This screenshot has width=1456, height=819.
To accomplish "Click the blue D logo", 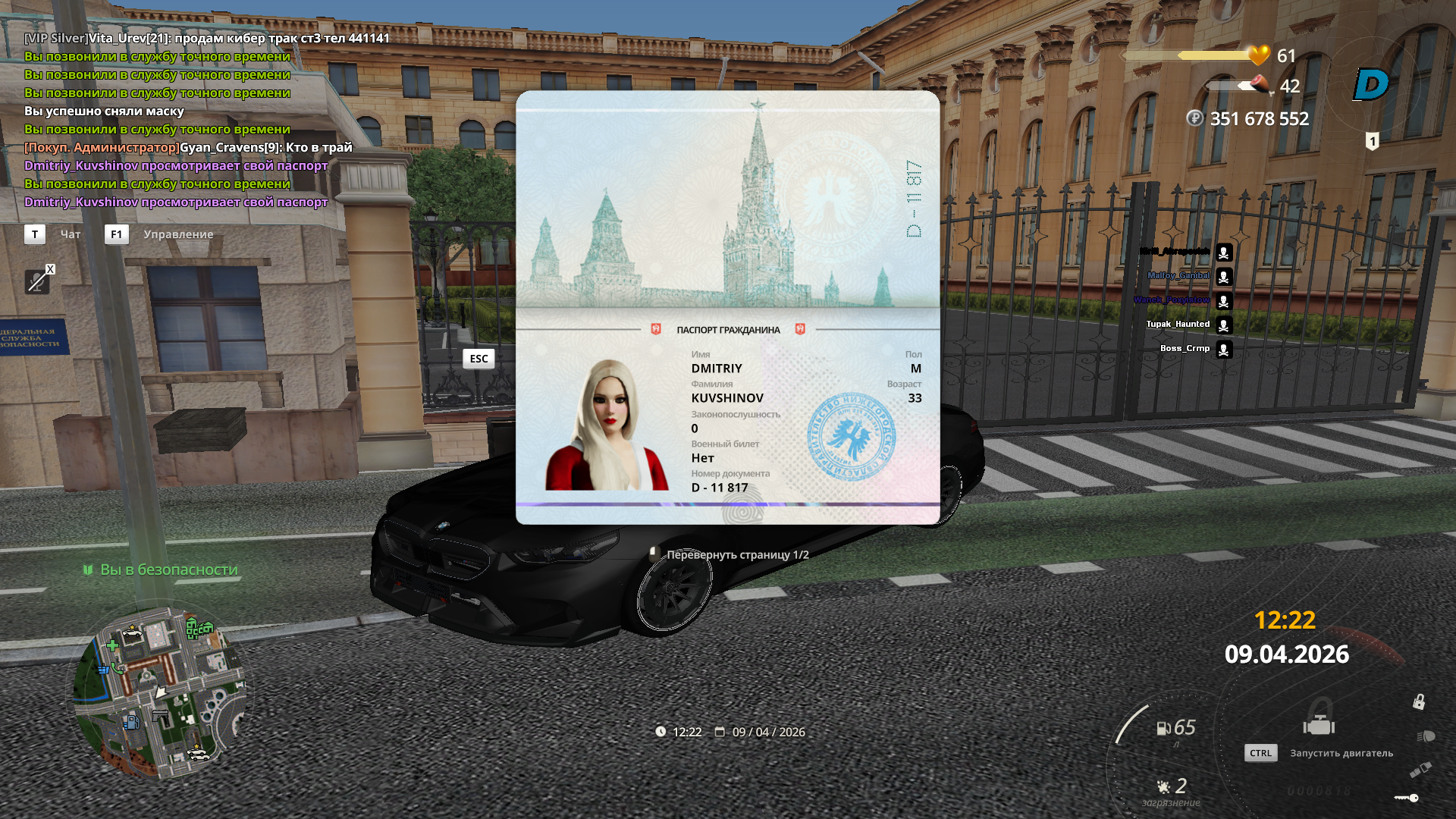I will click(x=1371, y=84).
